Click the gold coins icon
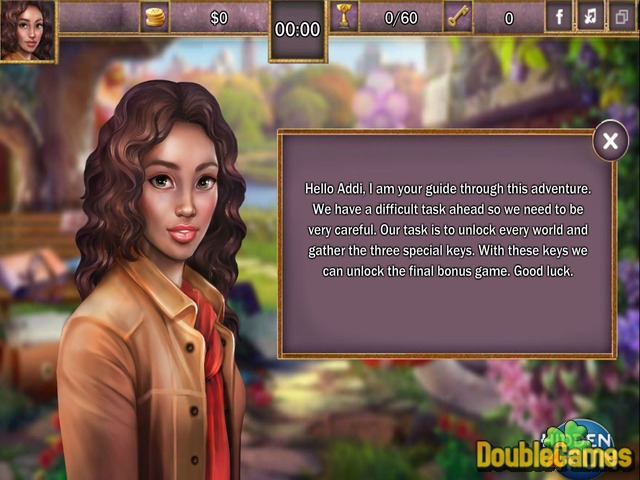The image size is (640, 480). pyautogui.click(x=155, y=17)
